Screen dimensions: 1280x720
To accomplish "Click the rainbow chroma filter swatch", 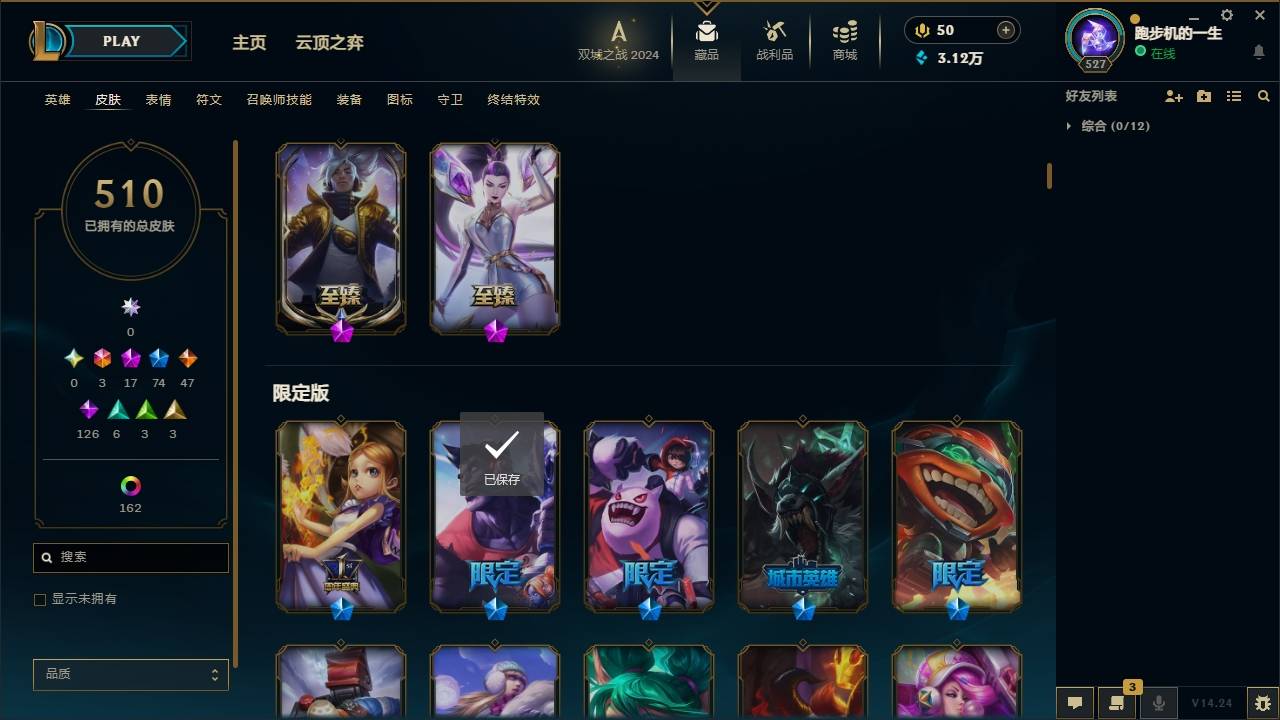I will 130,487.
